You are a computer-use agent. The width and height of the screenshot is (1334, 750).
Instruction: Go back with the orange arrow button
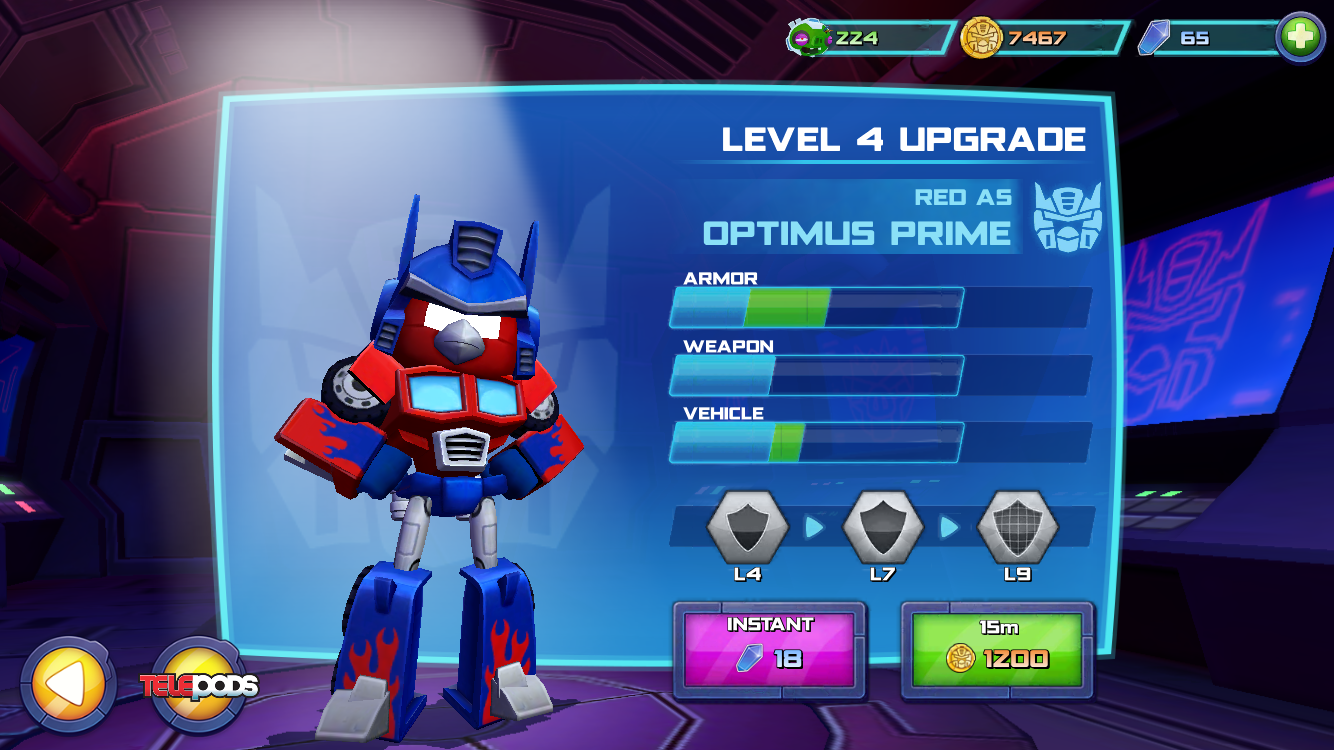coord(67,684)
